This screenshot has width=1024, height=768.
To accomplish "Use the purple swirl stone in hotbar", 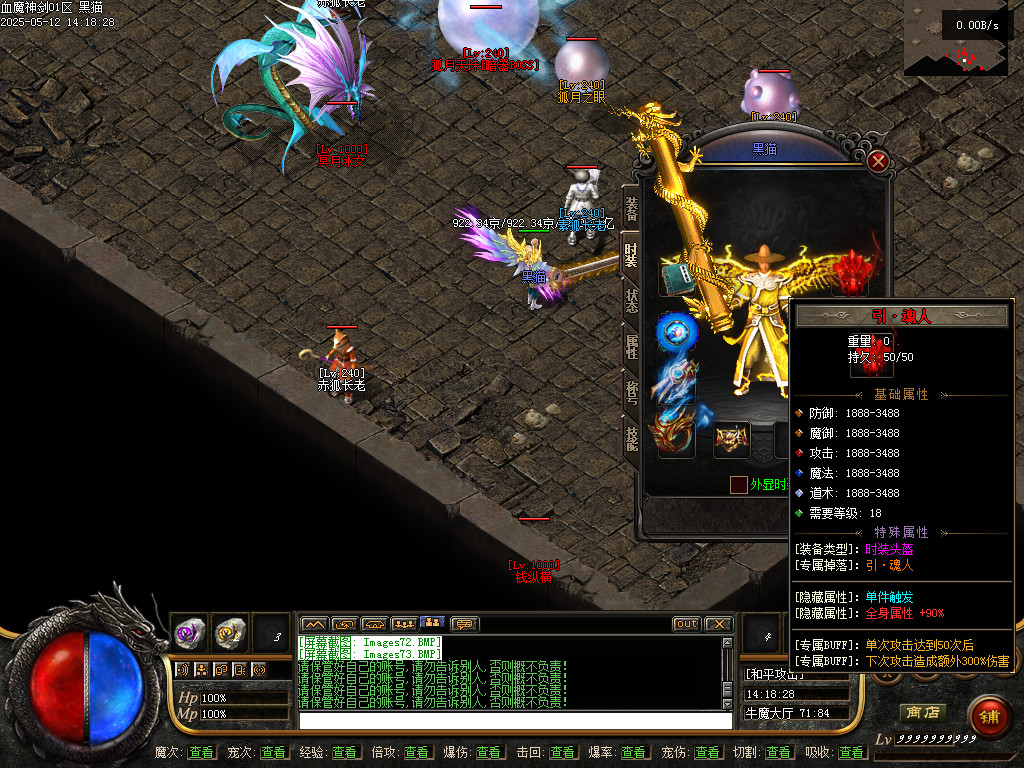I will (x=190, y=631).
